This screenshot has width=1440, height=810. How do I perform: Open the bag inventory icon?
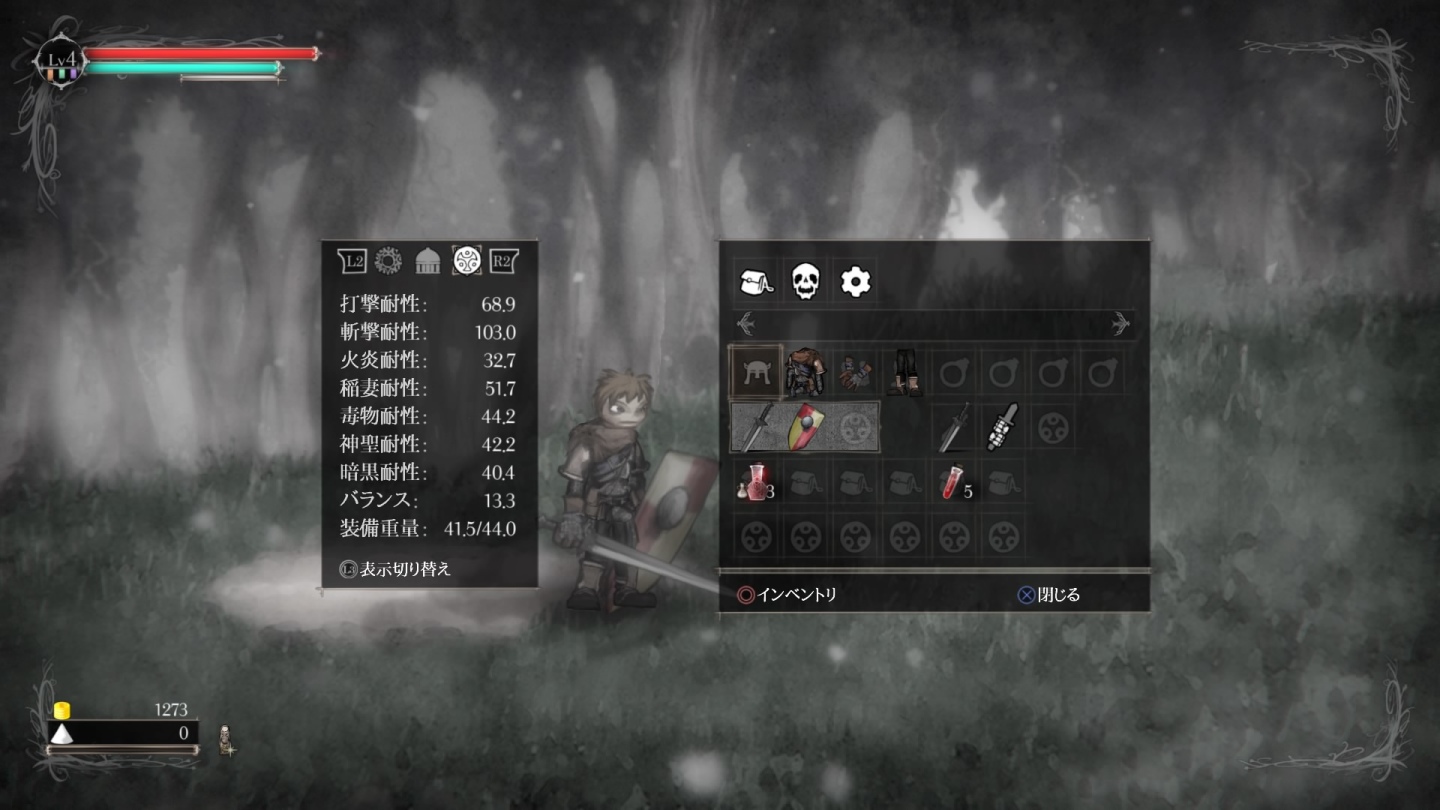pos(755,281)
